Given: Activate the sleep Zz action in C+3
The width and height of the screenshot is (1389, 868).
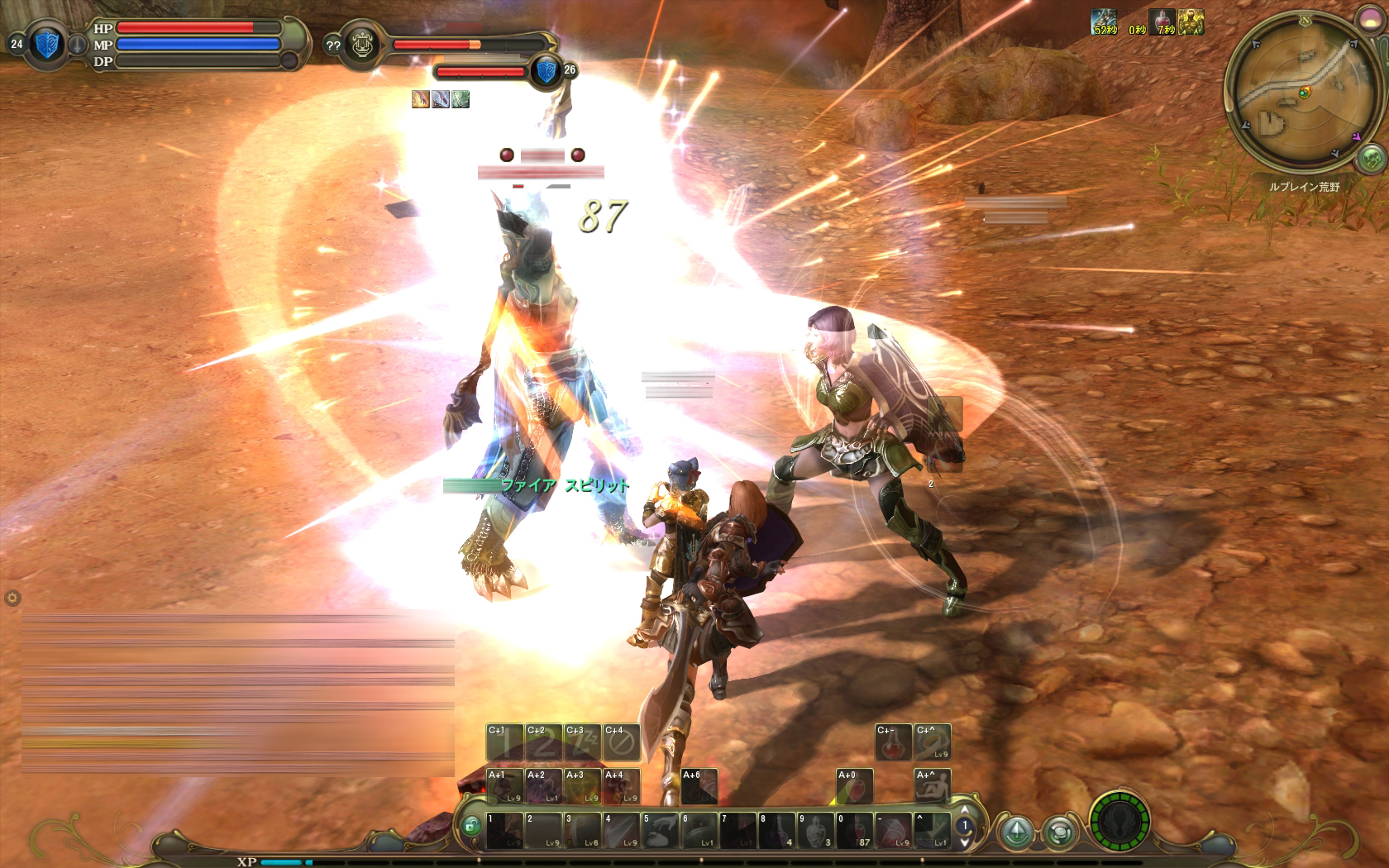Looking at the screenshot, I should [x=583, y=742].
